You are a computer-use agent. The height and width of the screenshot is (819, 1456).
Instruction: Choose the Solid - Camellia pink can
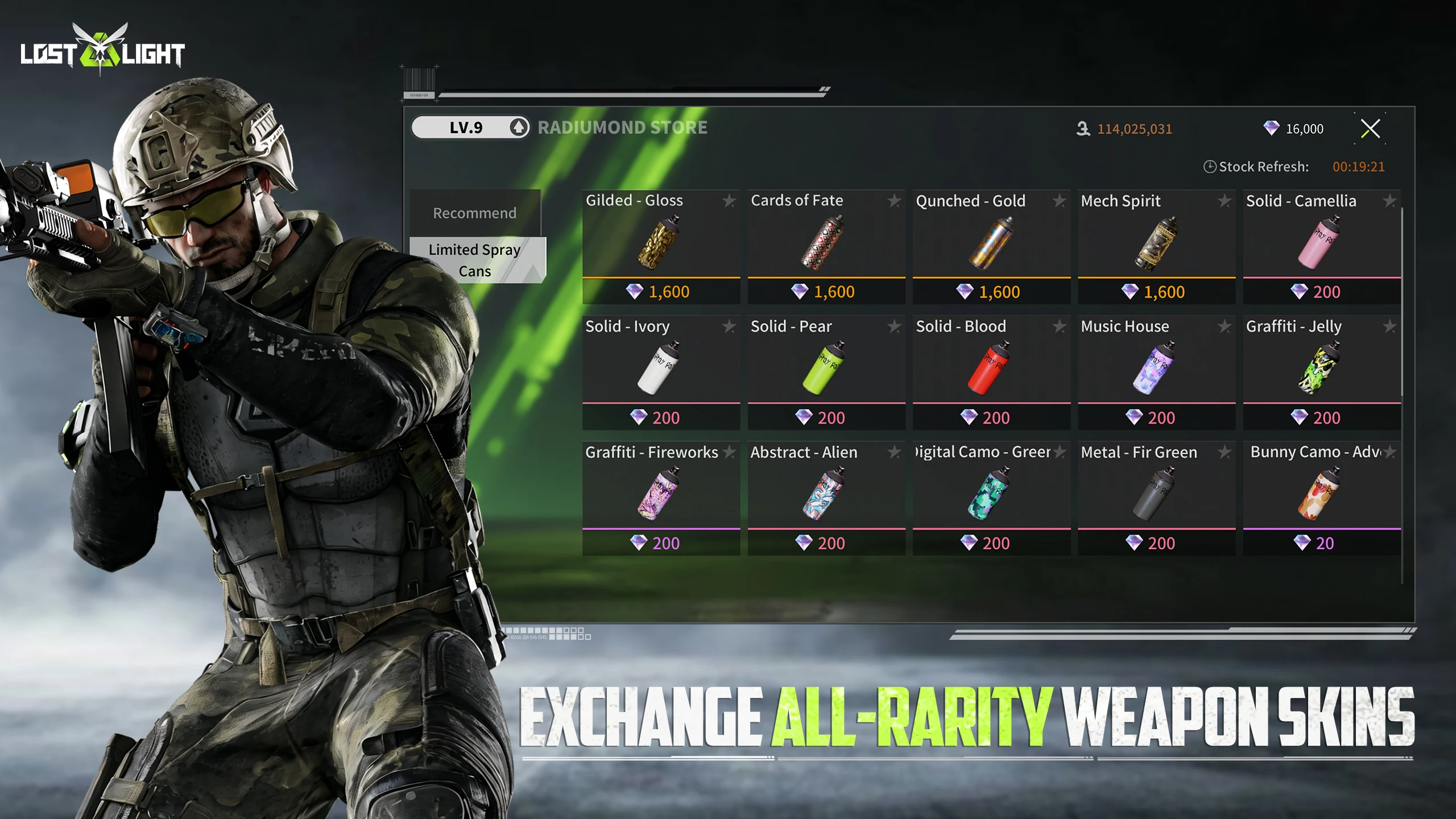tap(1320, 243)
